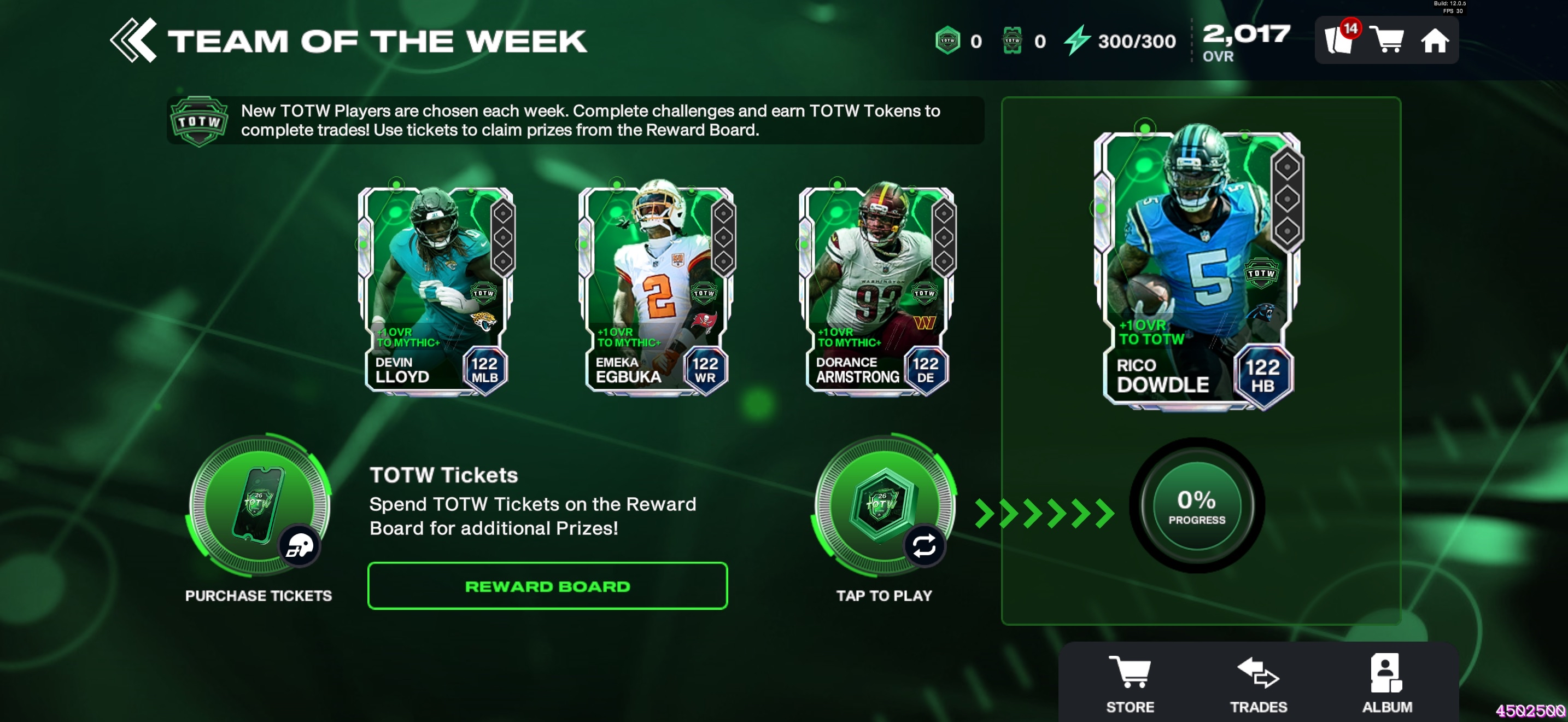Open the Reward Board

pyautogui.click(x=547, y=586)
